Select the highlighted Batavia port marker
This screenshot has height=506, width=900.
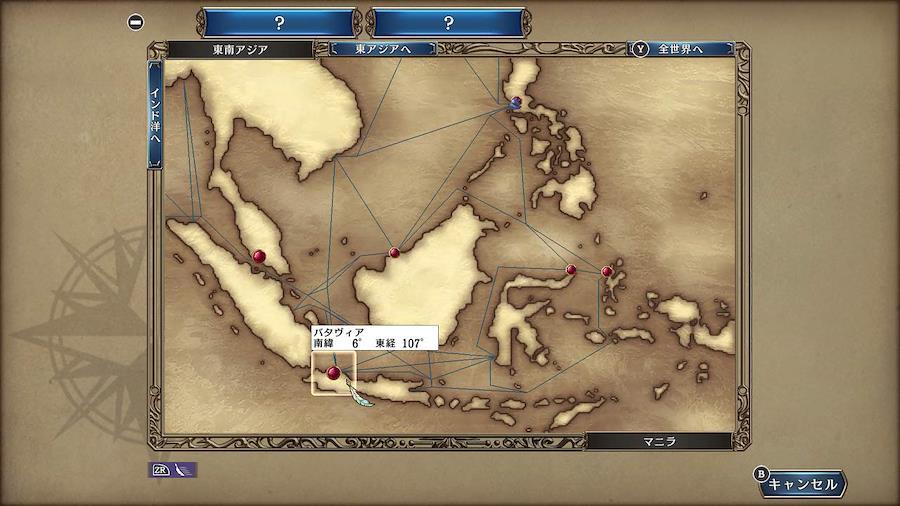pyautogui.click(x=333, y=373)
